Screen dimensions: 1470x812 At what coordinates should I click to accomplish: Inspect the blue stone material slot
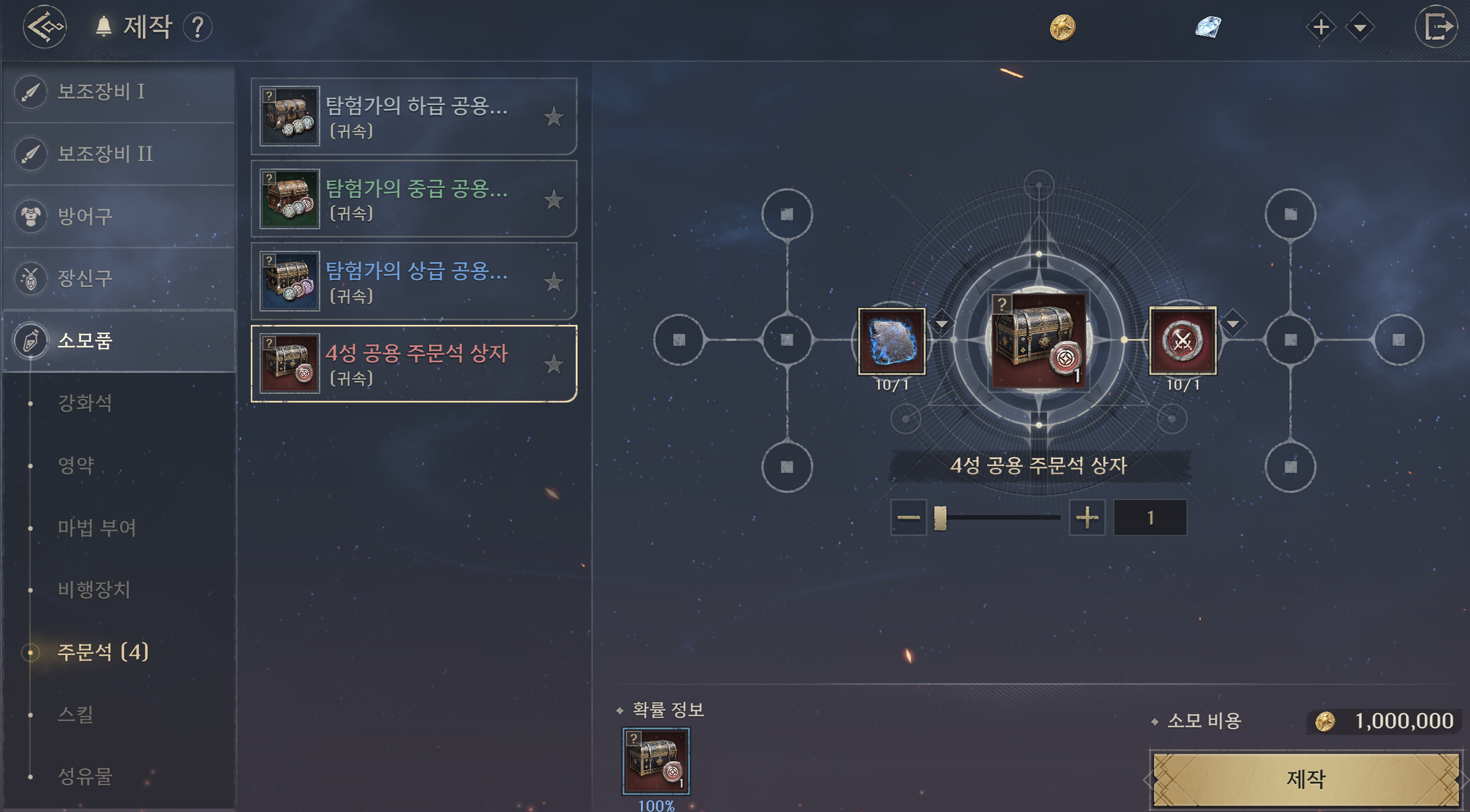pos(892,341)
